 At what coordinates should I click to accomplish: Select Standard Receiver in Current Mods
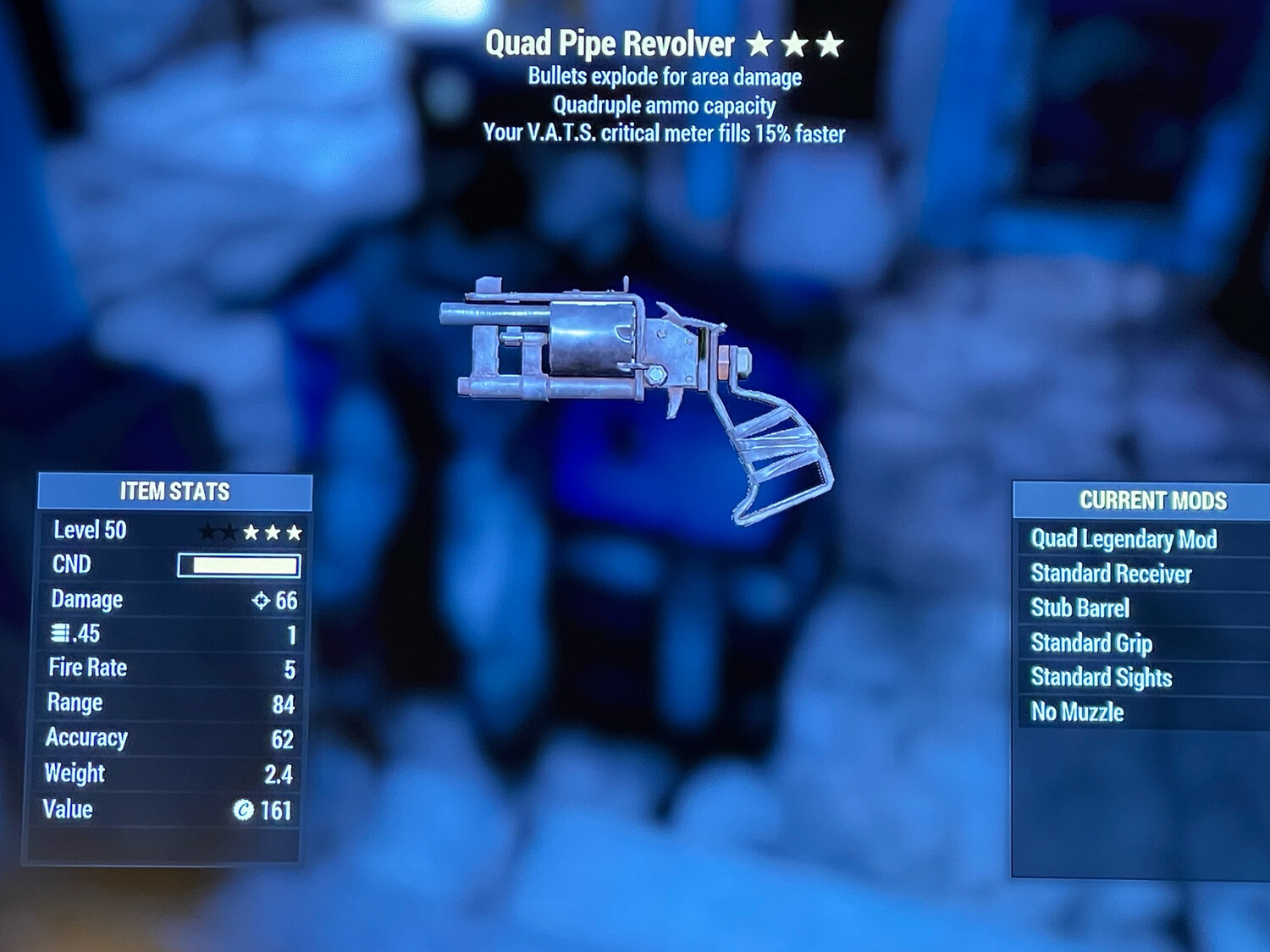pyautogui.click(x=1110, y=574)
